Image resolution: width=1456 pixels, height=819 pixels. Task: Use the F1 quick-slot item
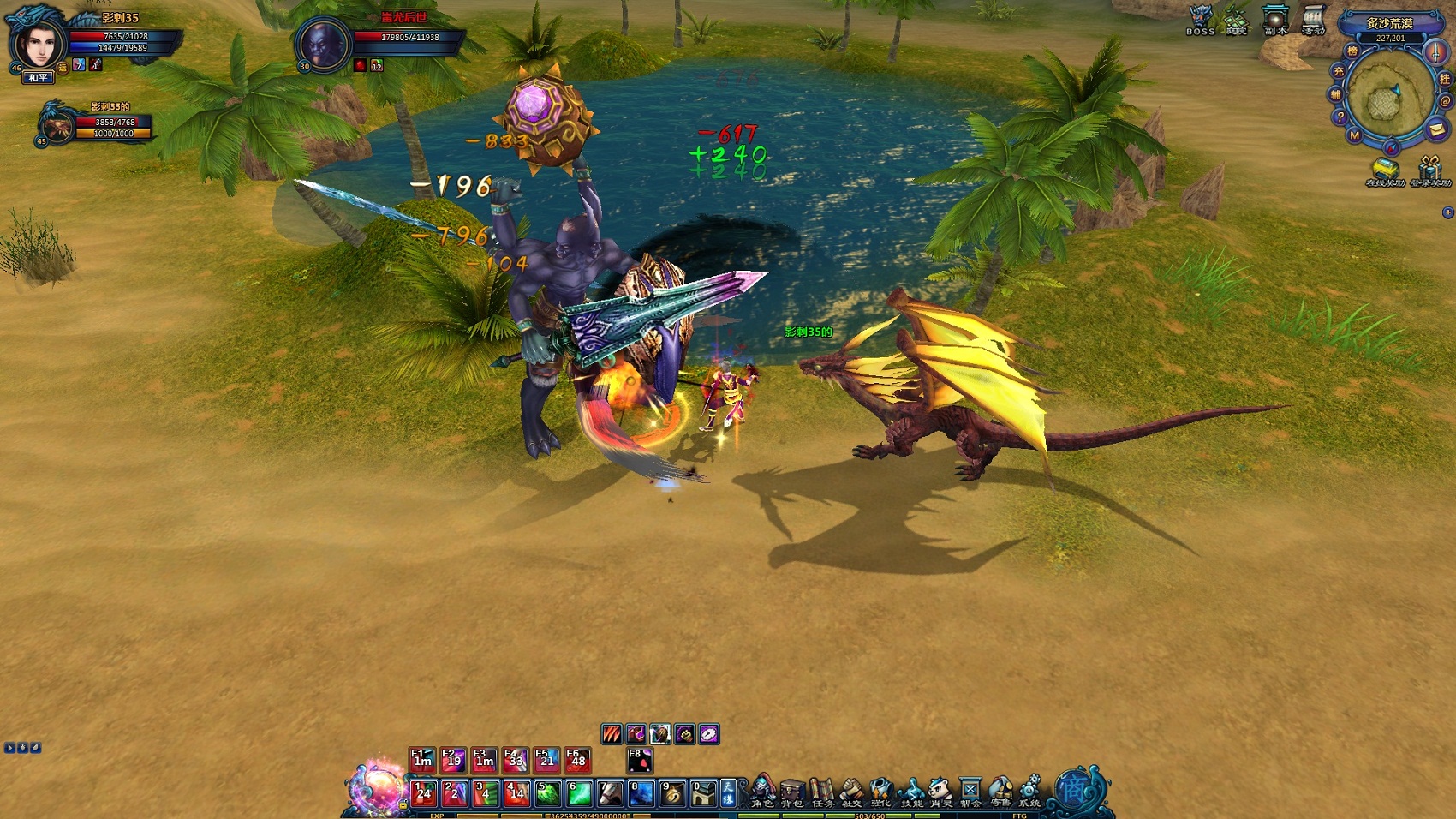coord(422,760)
